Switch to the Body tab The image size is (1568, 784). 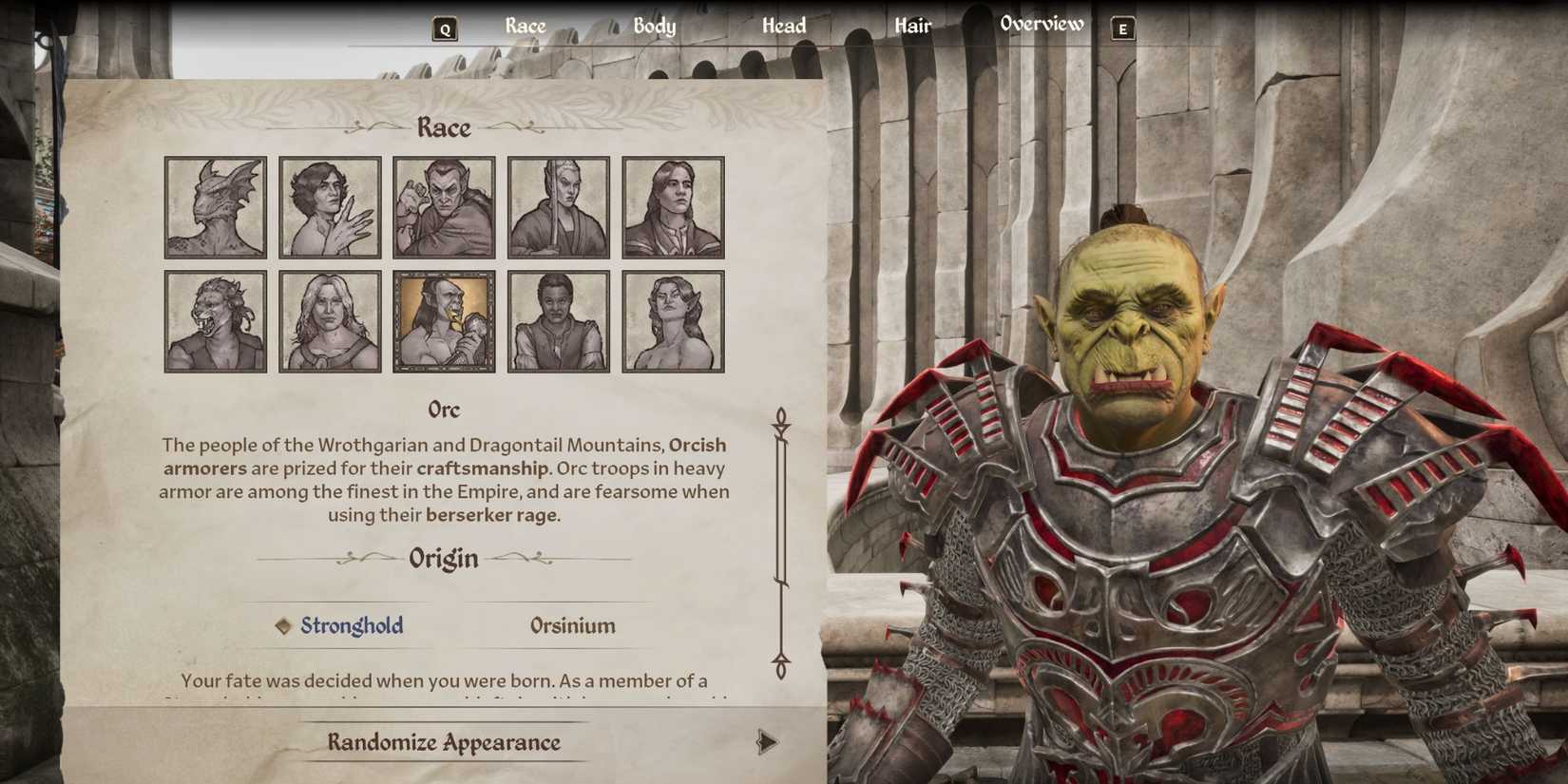pos(655,26)
